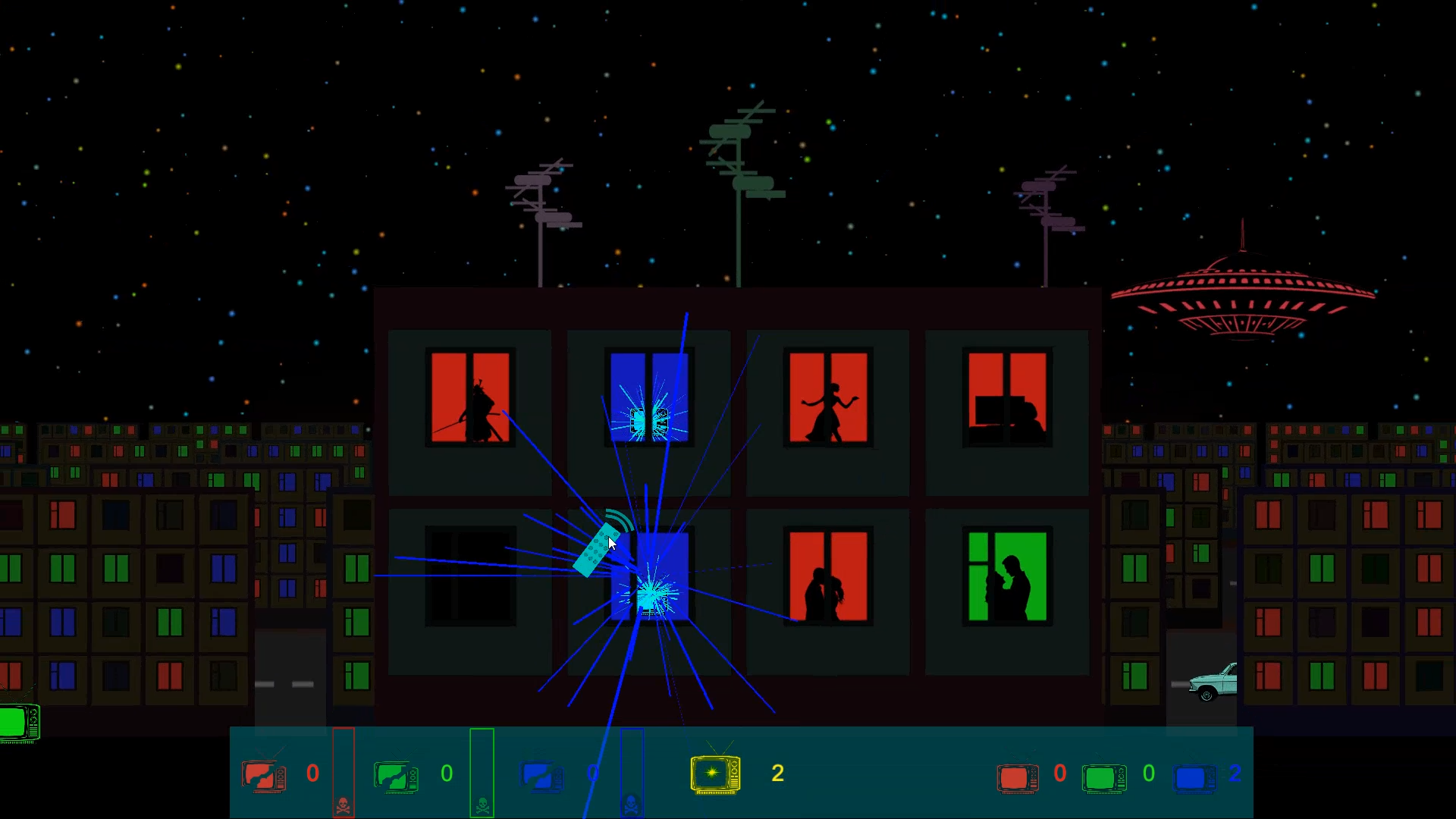Click the blue skull danger meter
This screenshot has width=1456, height=819.
pyautogui.click(x=631, y=773)
